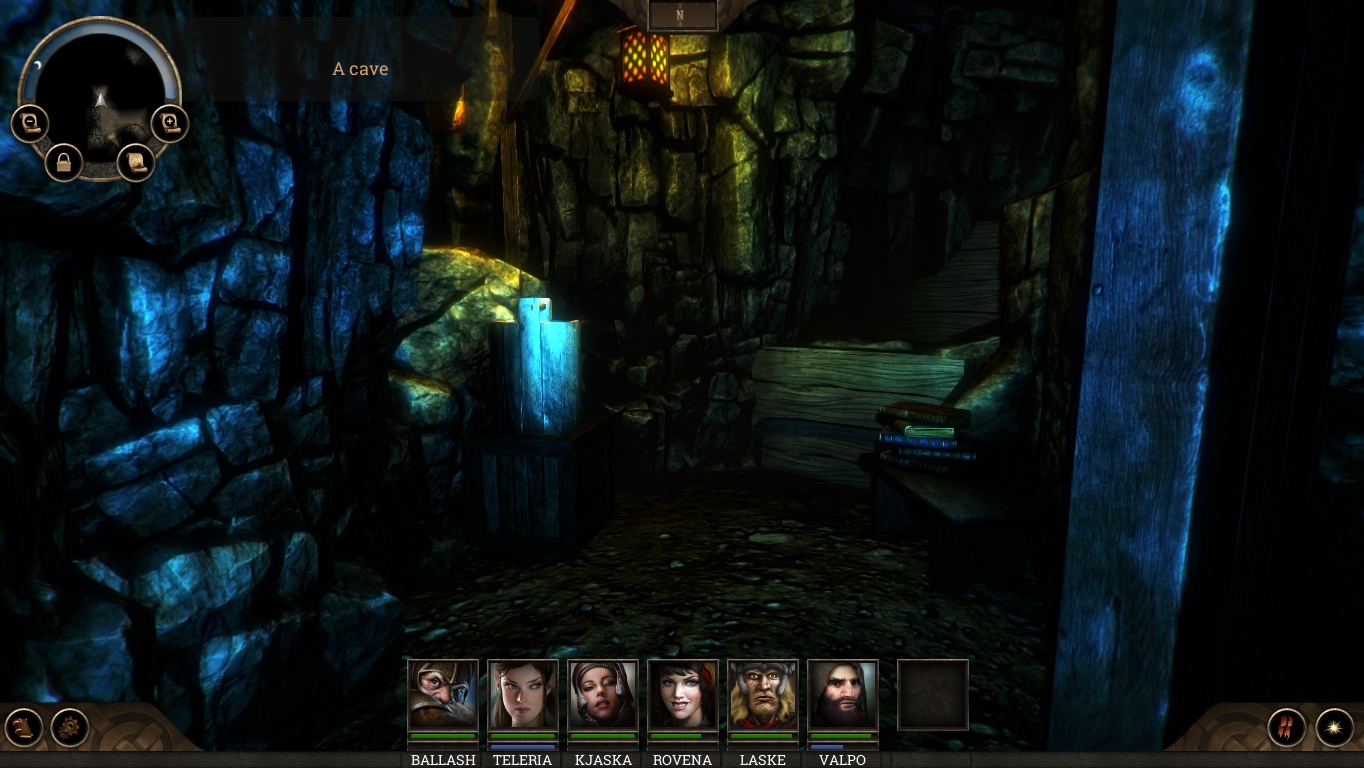Choose Laske's portrait
This screenshot has width=1364, height=768.
pyautogui.click(x=763, y=694)
